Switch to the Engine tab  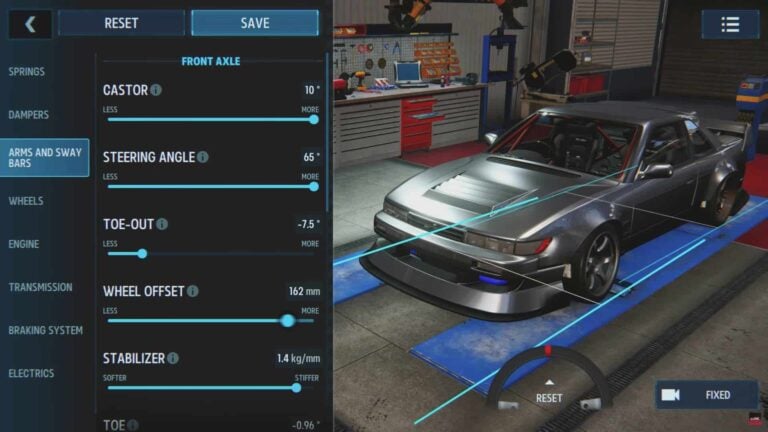pos(24,244)
